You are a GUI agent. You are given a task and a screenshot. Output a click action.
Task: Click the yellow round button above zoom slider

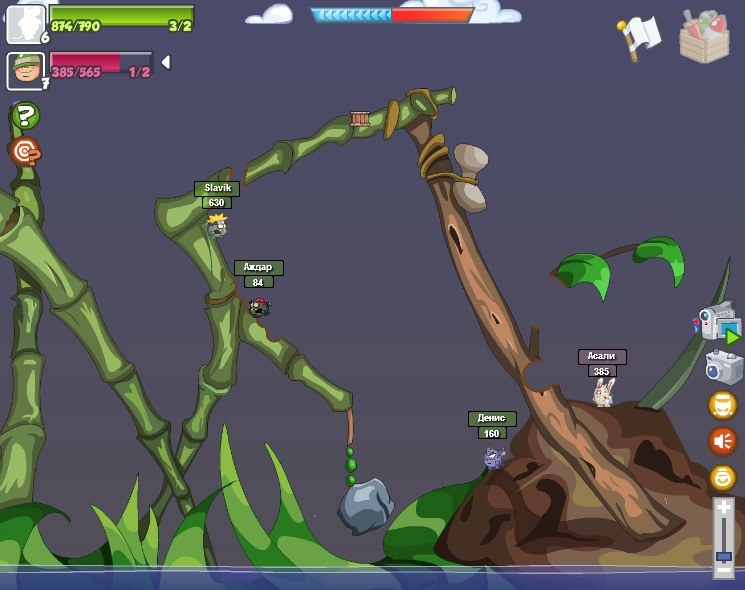pos(722,477)
